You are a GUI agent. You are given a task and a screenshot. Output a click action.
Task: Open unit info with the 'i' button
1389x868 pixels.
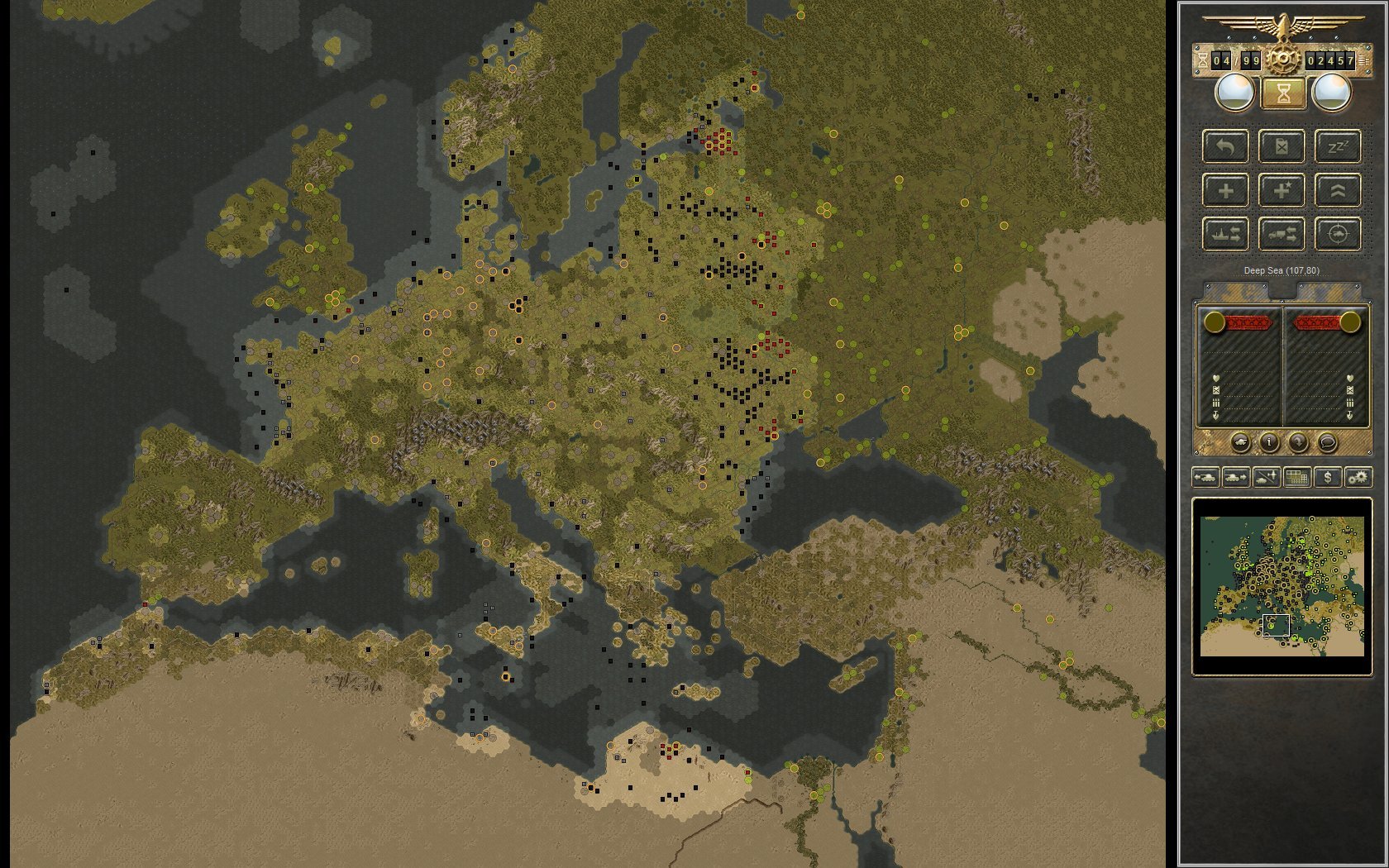click(1269, 442)
